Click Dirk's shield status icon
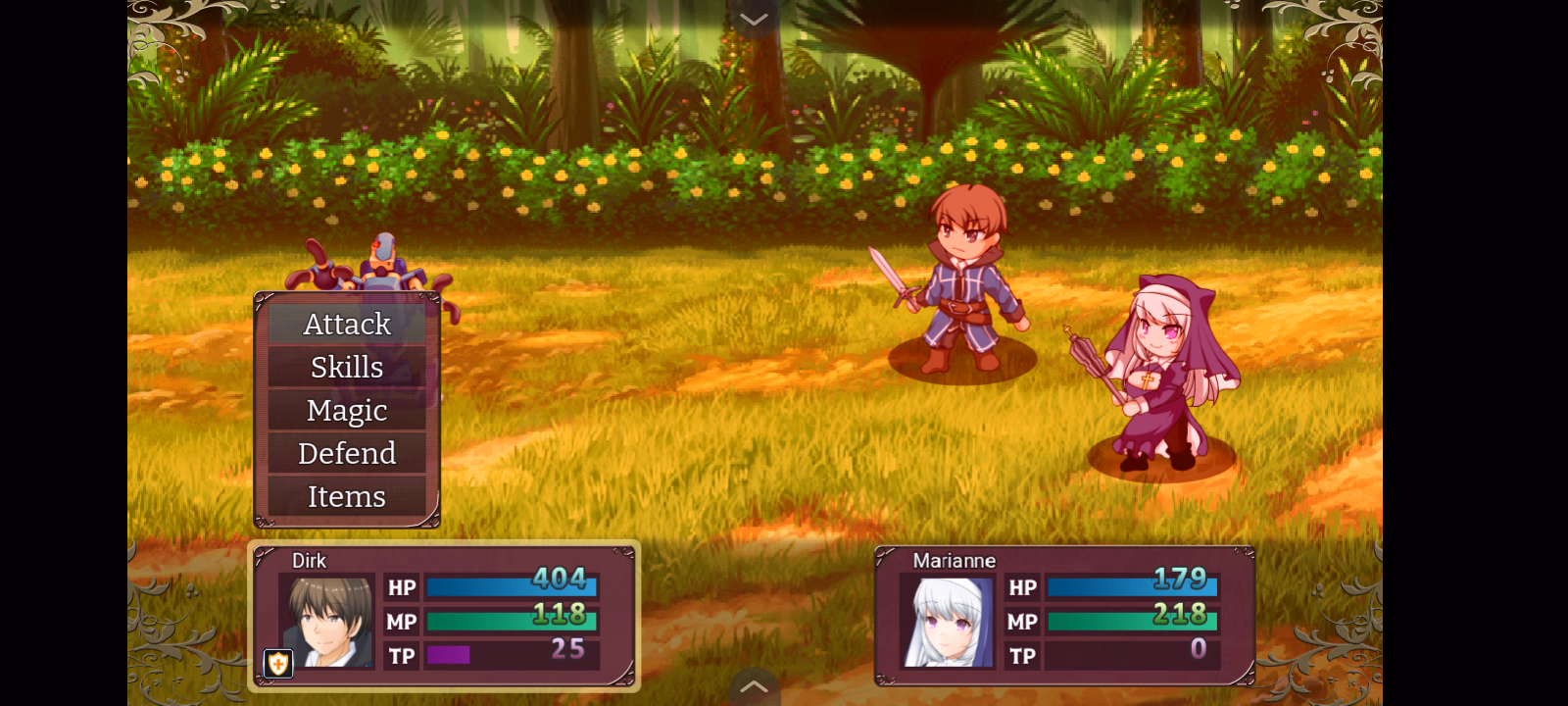 278,664
